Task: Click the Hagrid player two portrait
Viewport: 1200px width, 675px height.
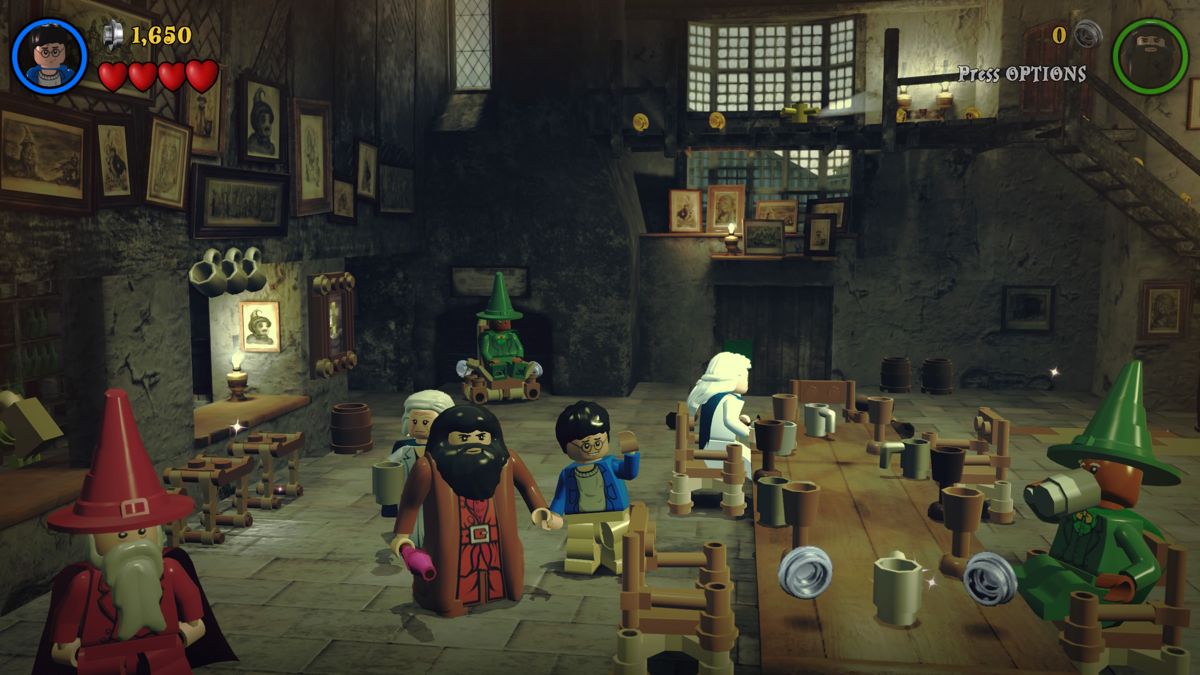Action: point(1150,56)
